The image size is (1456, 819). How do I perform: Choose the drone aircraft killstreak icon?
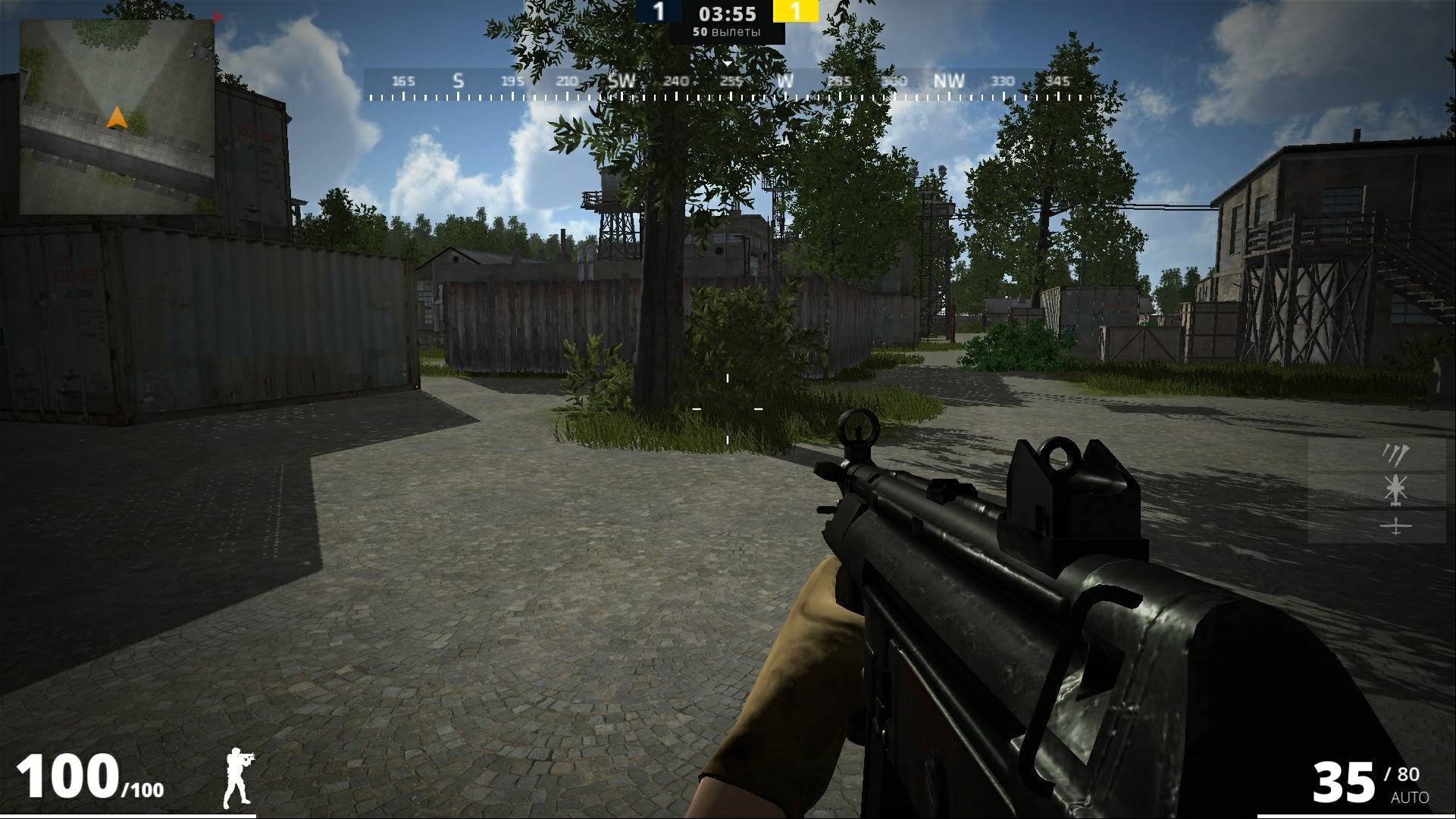[1395, 525]
